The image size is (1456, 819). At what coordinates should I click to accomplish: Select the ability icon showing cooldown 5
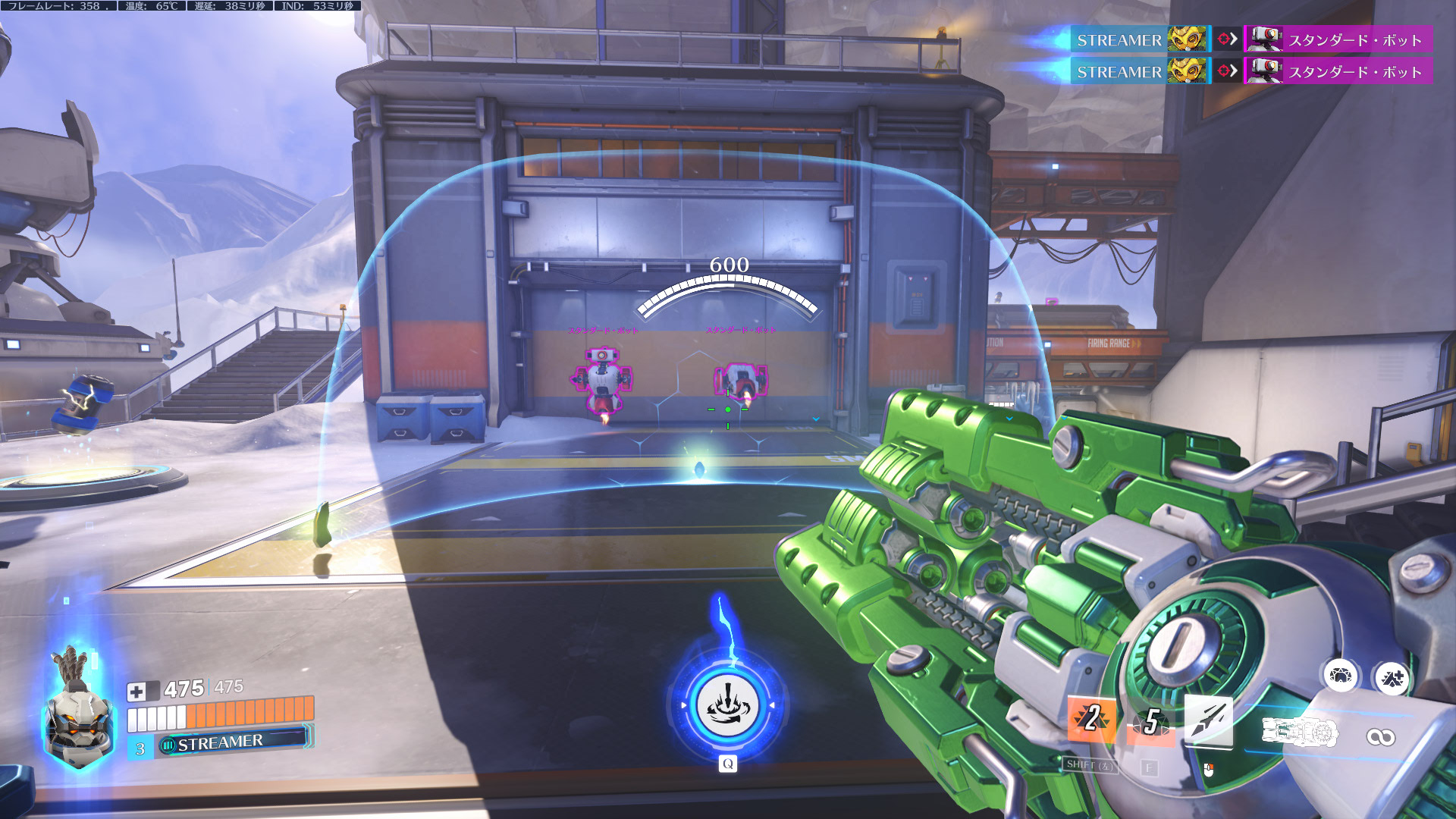[1150, 722]
